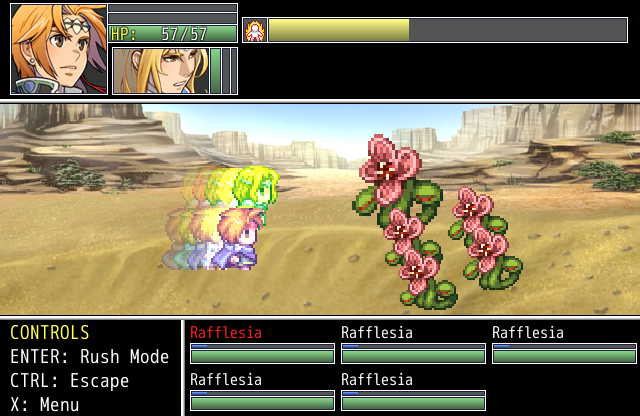The image size is (640, 416).
Task: Click the orange-haired hero portrait
Action: pos(58,49)
